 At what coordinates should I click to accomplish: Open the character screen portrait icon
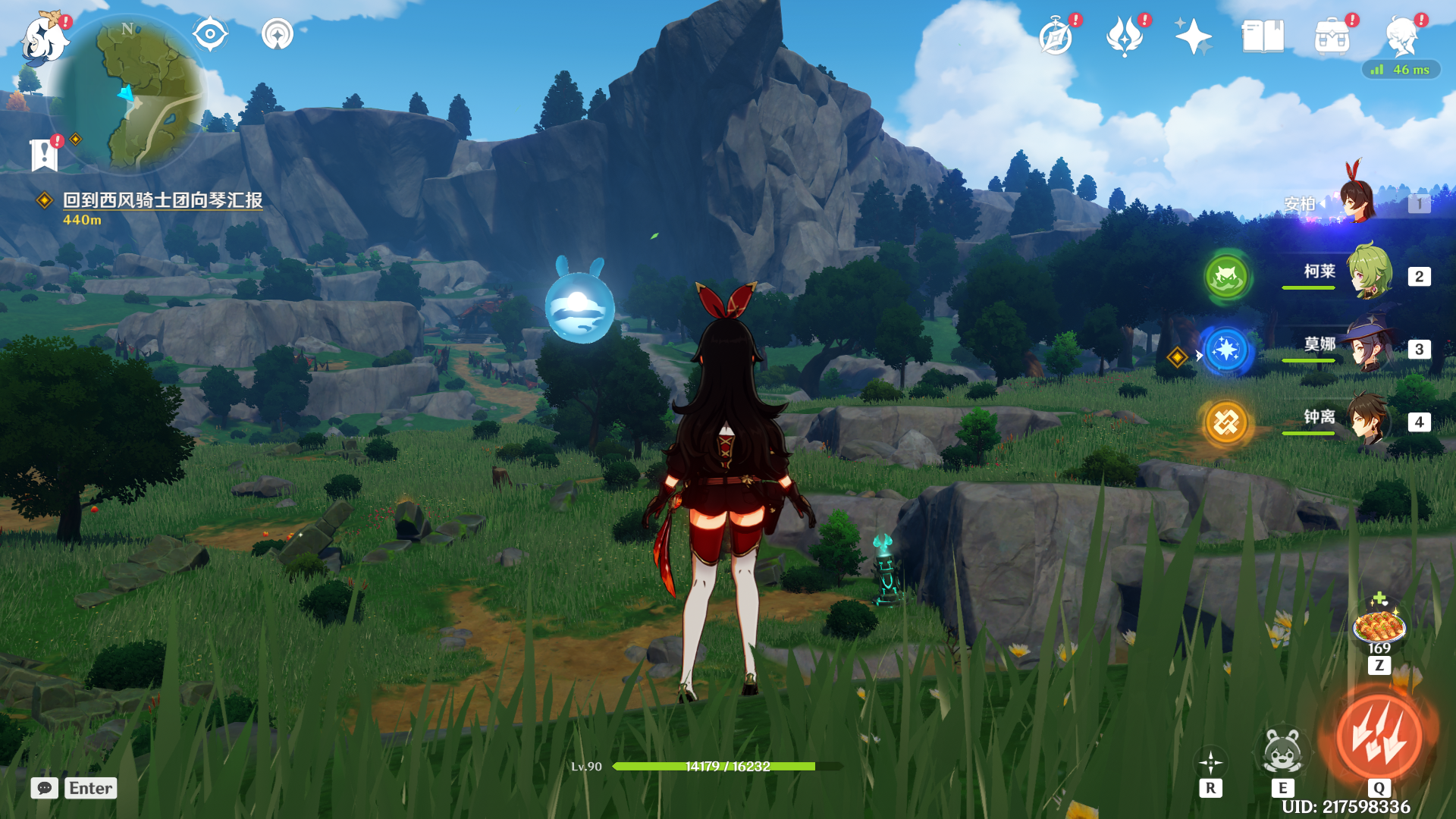pos(1401,37)
